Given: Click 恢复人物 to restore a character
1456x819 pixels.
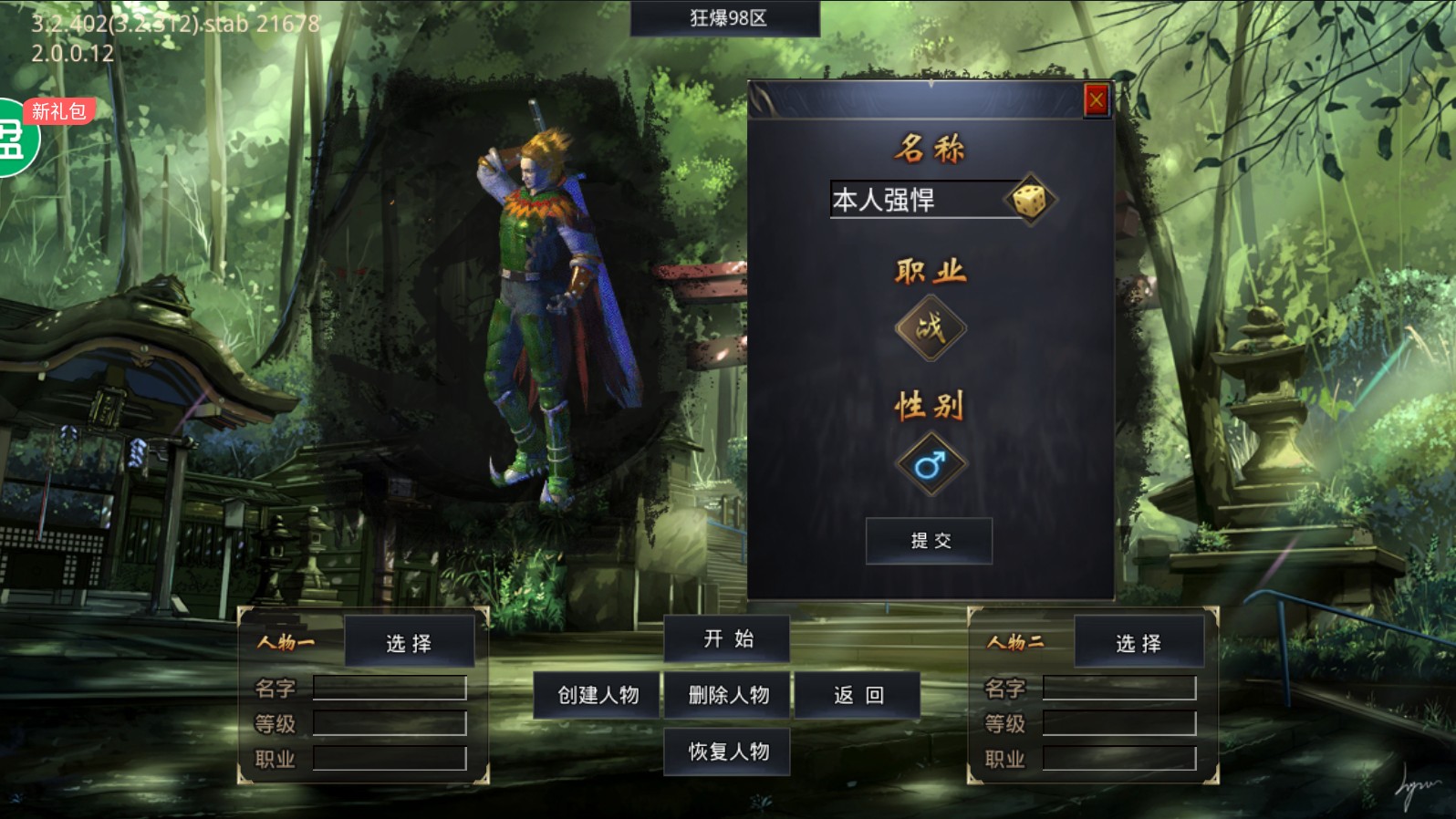Looking at the screenshot, I should (x=727, y=752).
